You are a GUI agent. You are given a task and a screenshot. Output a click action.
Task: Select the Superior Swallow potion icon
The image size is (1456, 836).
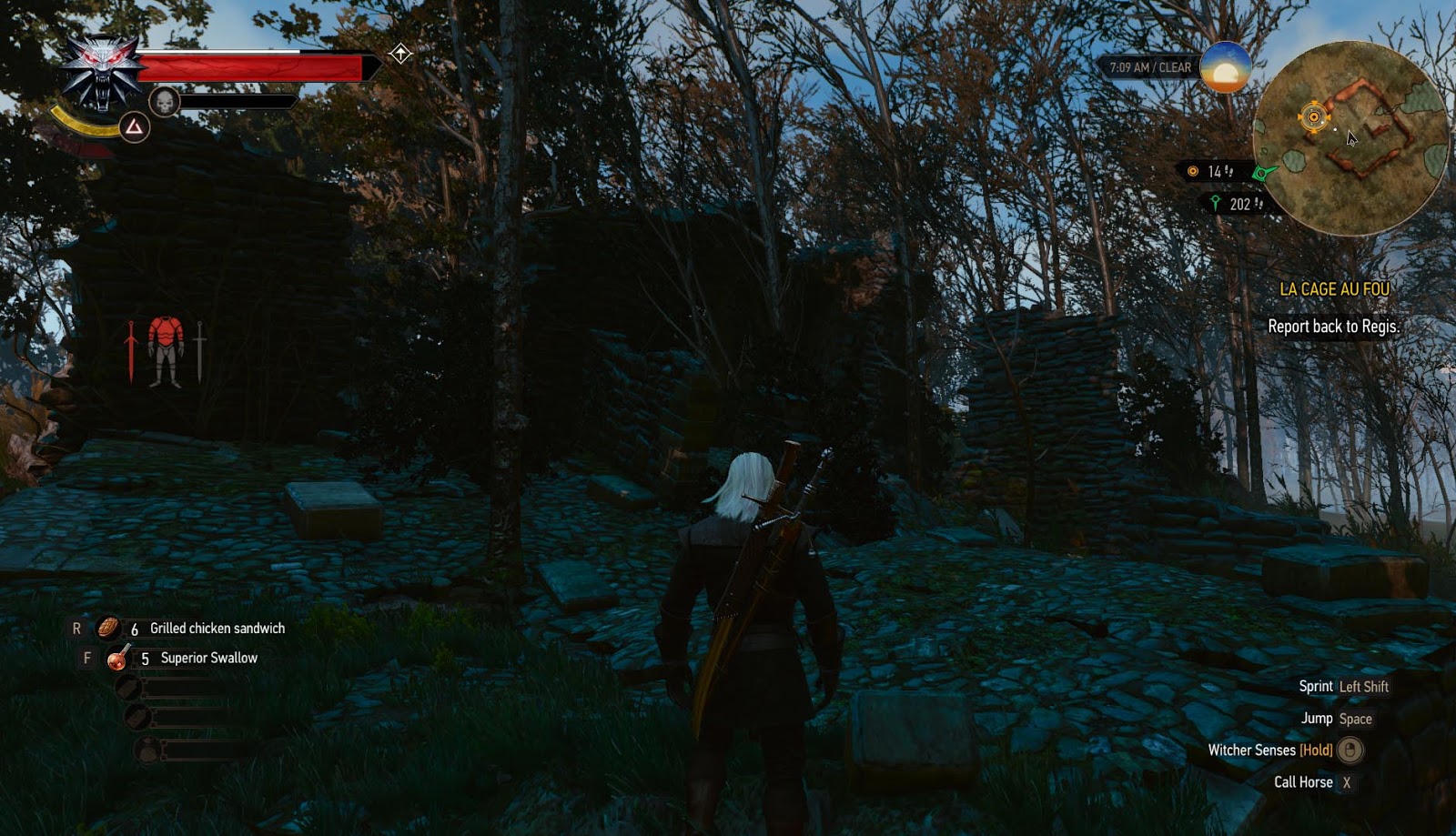pyautogui.click(x=116, y=660)
